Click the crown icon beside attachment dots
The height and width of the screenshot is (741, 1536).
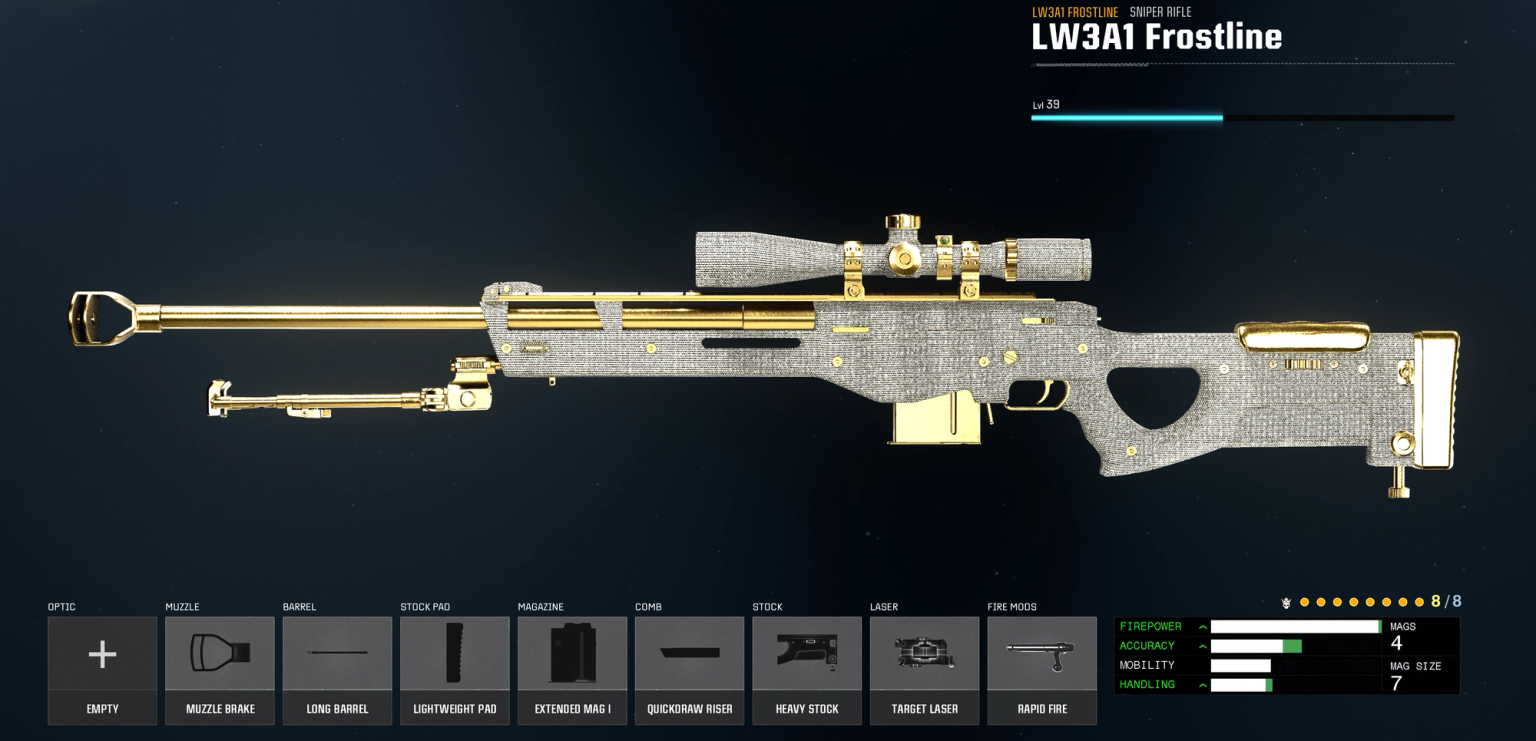1288,602
